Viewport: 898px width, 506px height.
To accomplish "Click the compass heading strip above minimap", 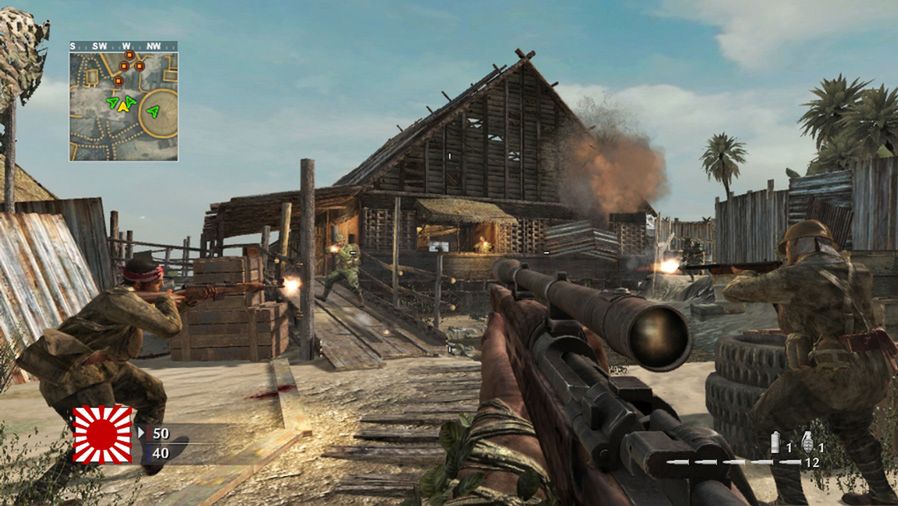I will [x=123, y=46].
